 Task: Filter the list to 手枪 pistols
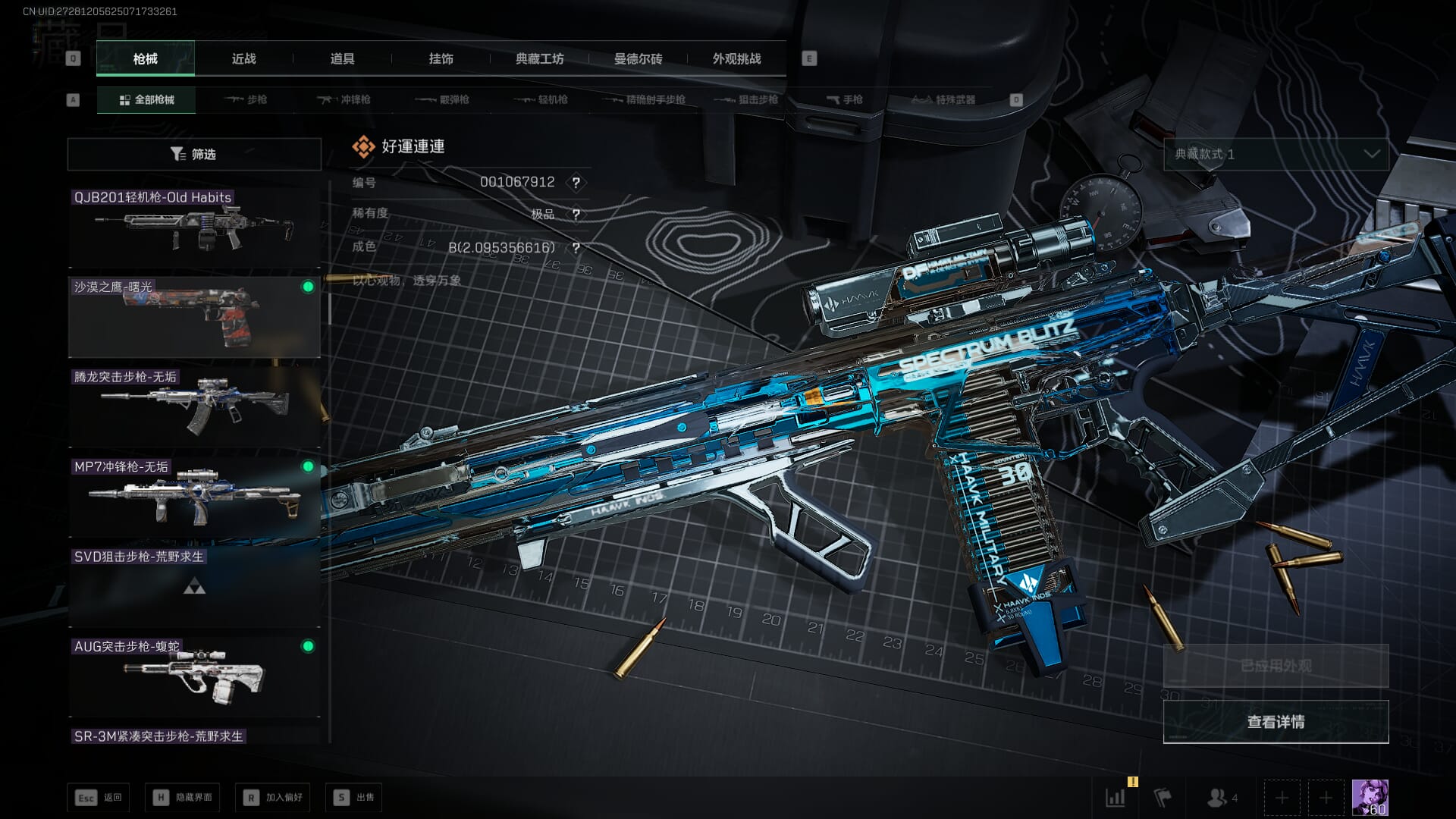click(845, 99)
